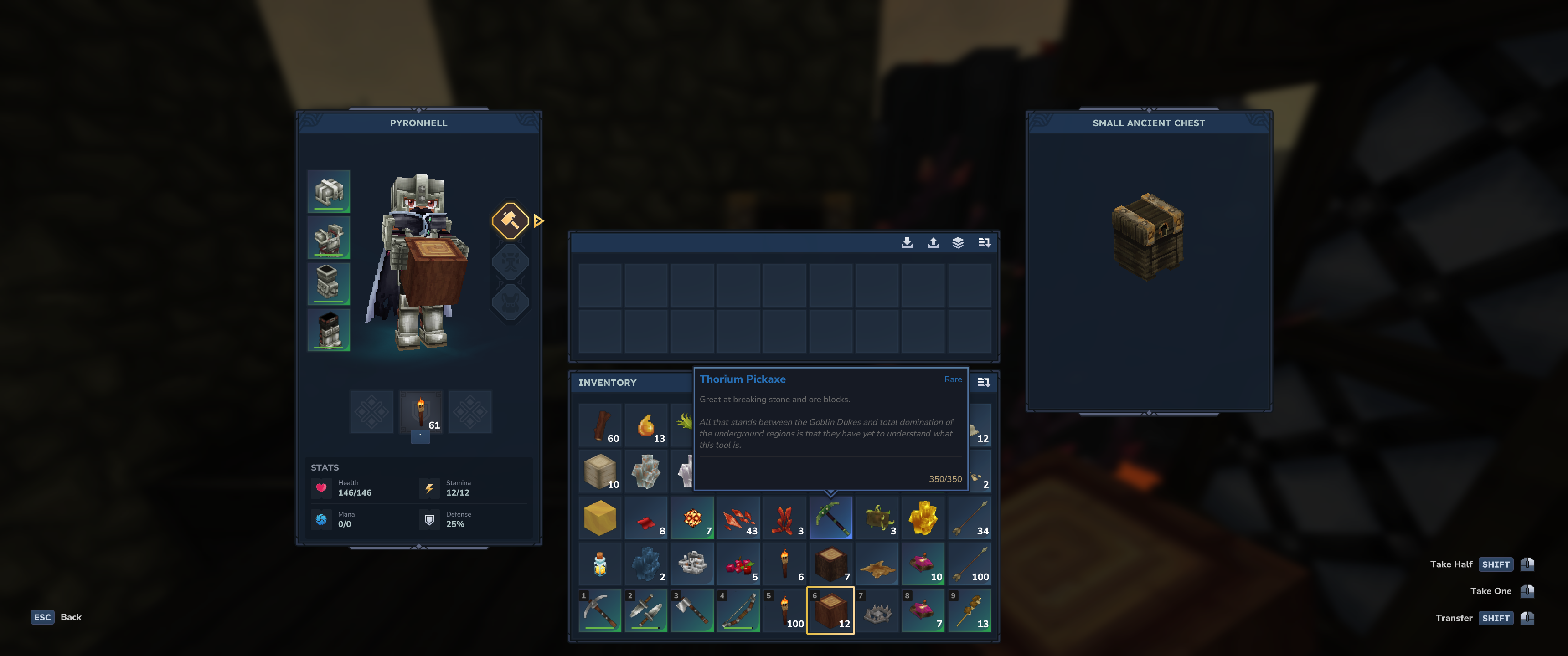Choose the stack of 100 arrows
Screen dimensions: 1568x656
click(x=969, y=564)
